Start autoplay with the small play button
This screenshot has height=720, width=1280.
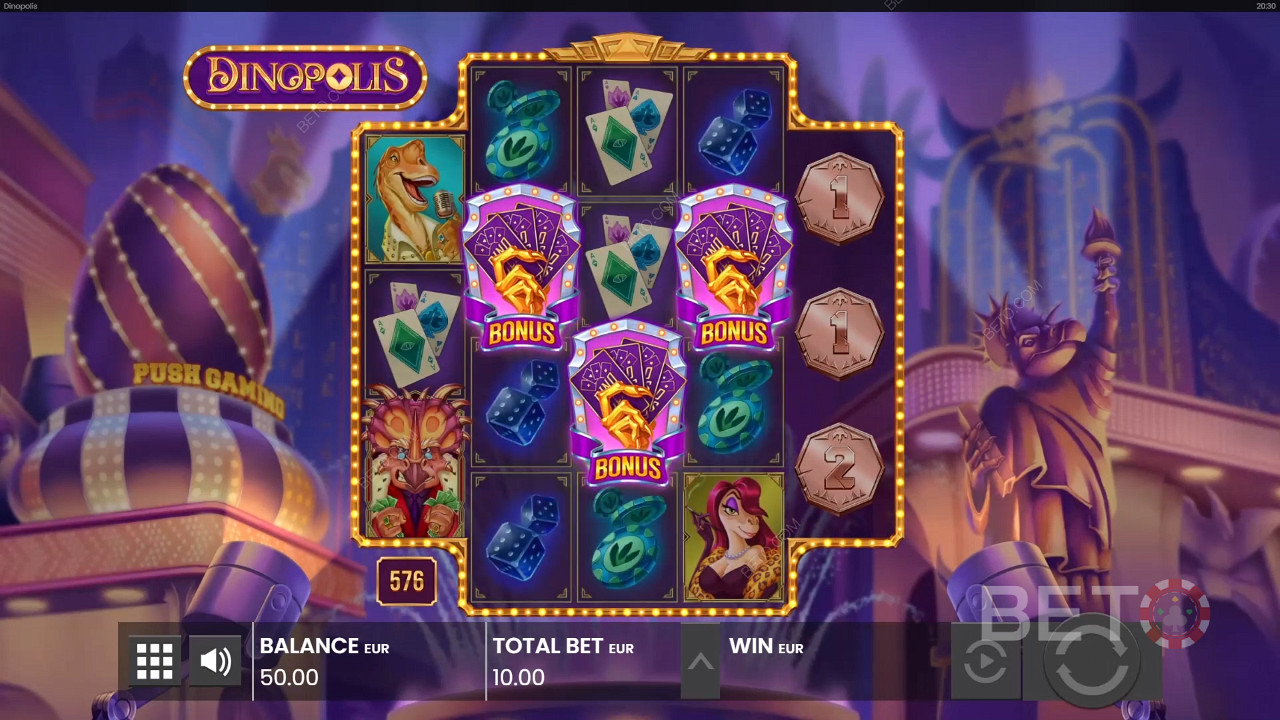click(985, 662)
